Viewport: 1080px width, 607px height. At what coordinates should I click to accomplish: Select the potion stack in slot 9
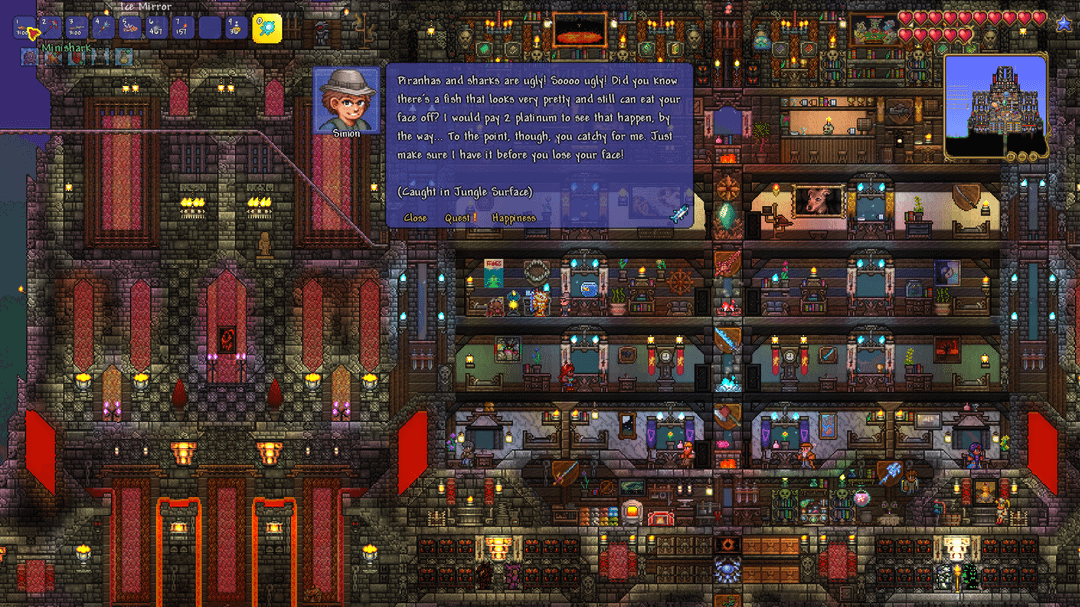235,27
